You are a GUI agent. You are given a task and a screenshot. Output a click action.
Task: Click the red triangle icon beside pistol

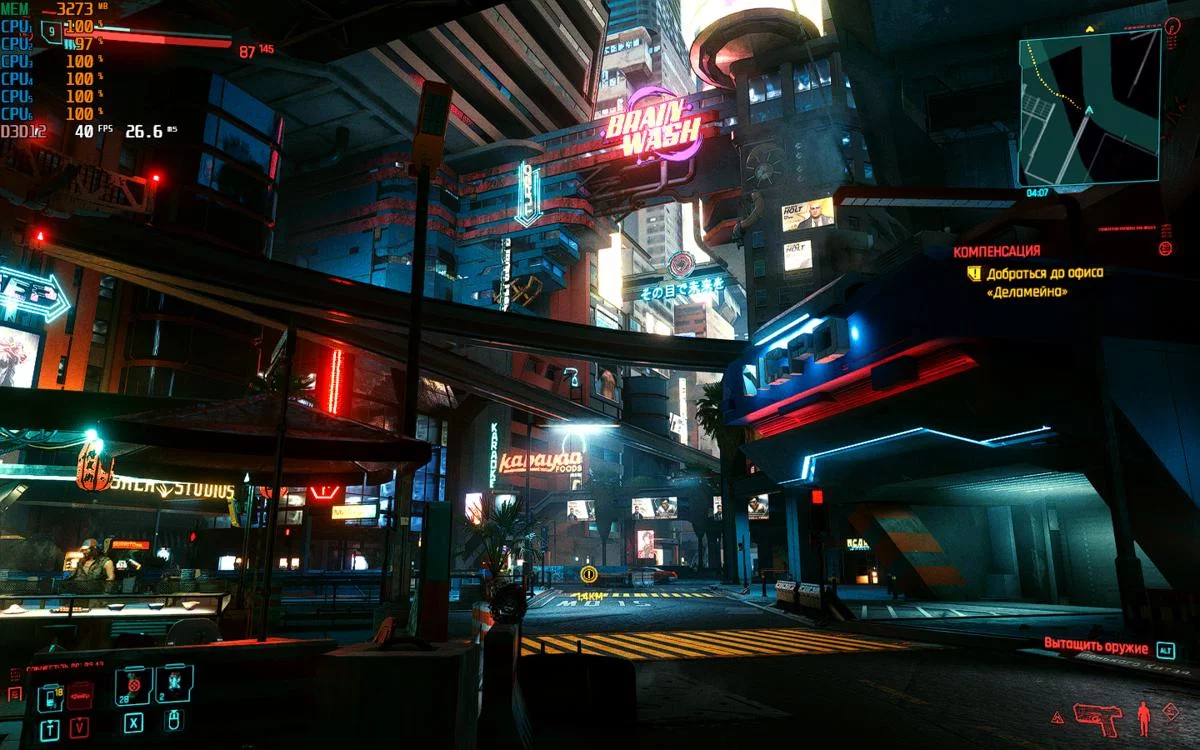(1057, 717)
